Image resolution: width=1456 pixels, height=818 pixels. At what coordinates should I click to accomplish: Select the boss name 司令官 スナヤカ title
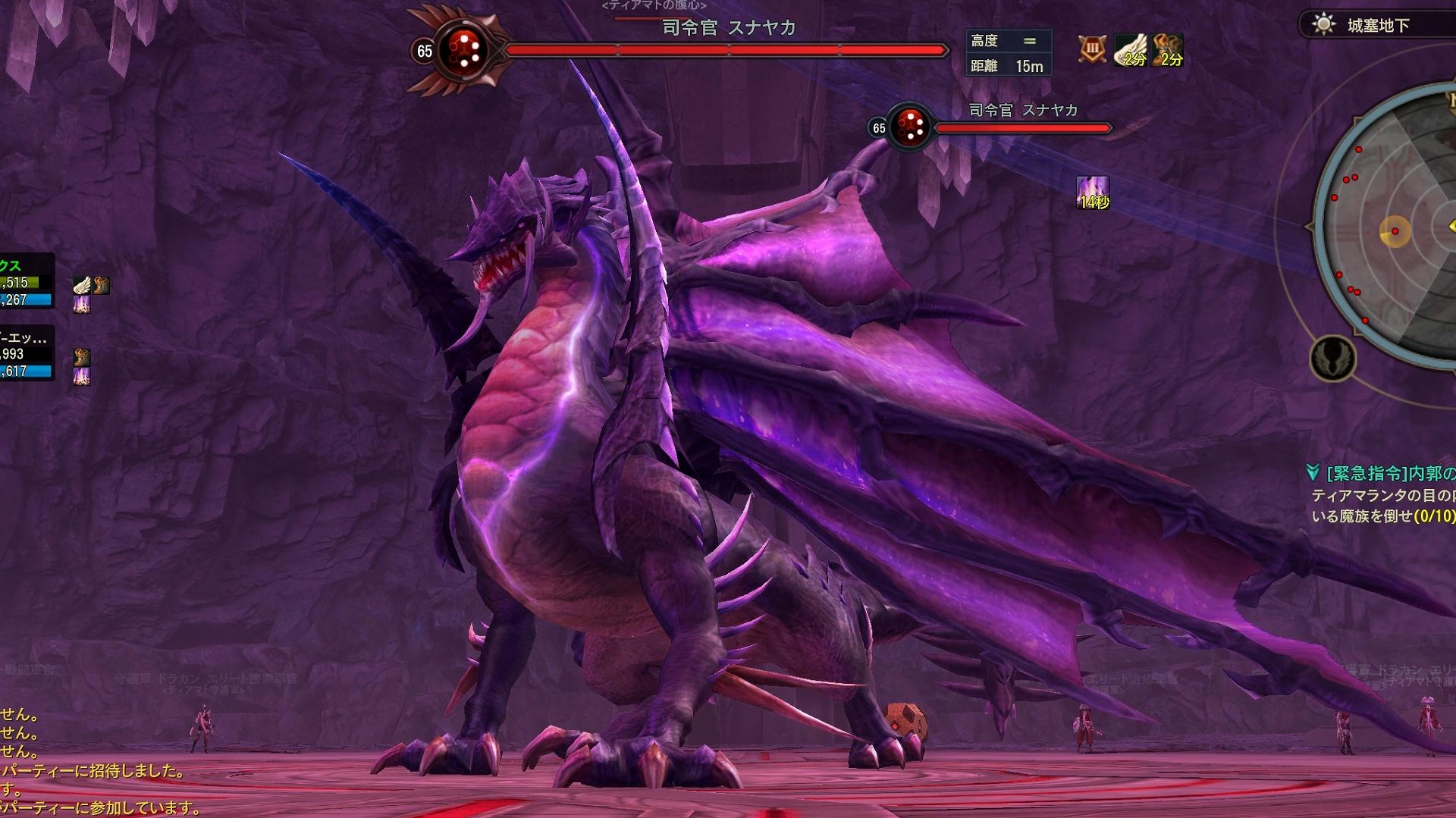(x=728, y=27)
